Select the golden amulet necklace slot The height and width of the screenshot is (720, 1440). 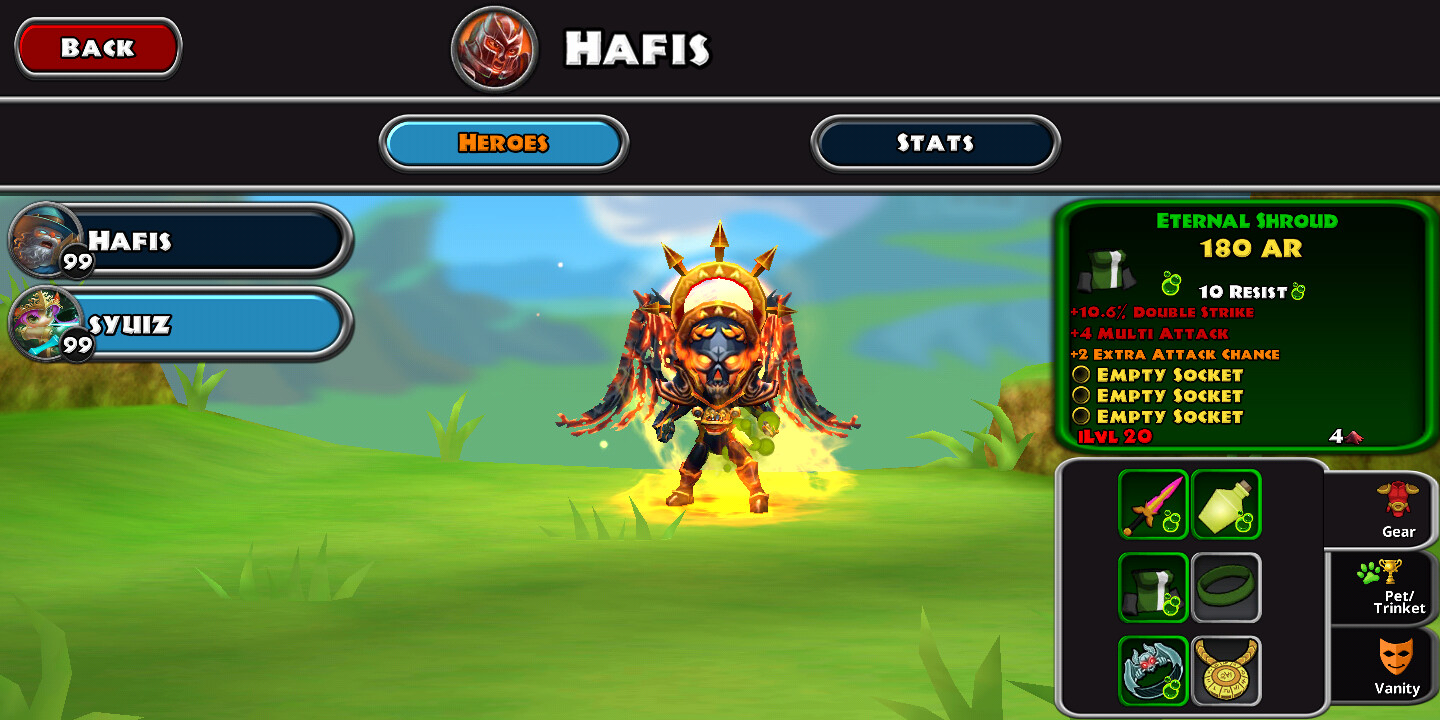(1226, 670)
